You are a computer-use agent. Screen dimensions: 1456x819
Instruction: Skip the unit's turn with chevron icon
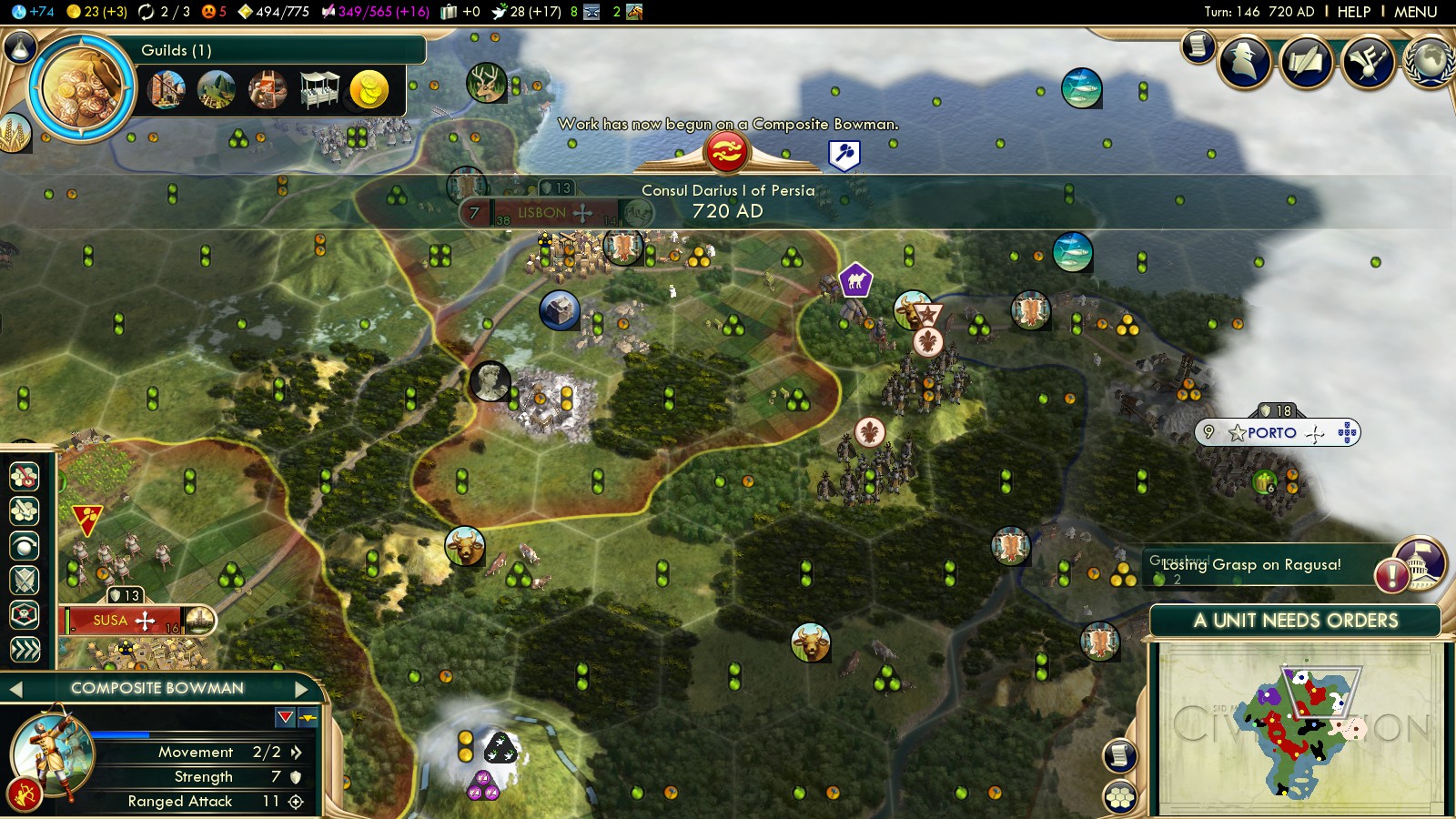[25, 649]
